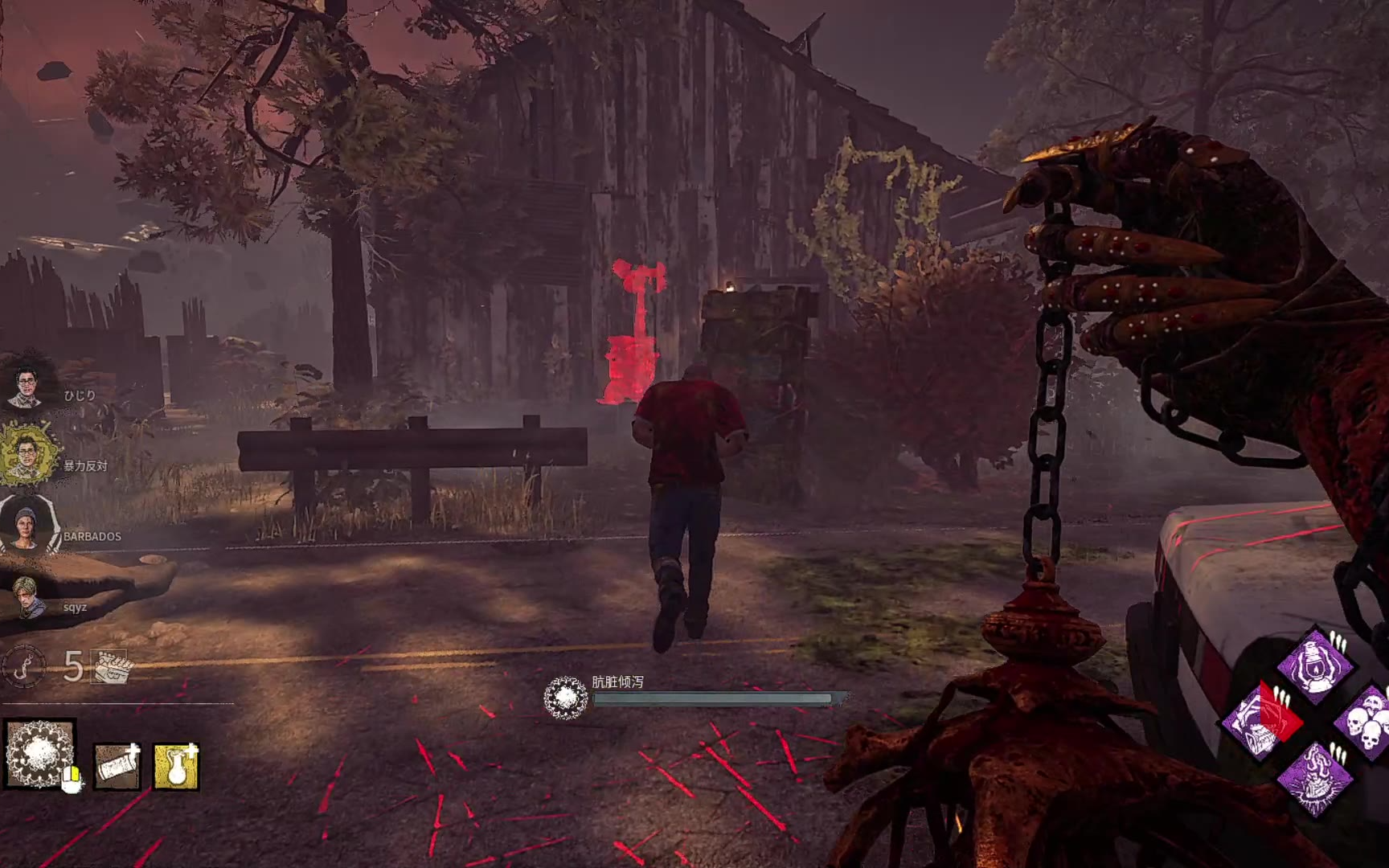Select the infected survivor 暴力反対 portrait
This screenshot has height=868, width=1389.
[x=28, y=456]
